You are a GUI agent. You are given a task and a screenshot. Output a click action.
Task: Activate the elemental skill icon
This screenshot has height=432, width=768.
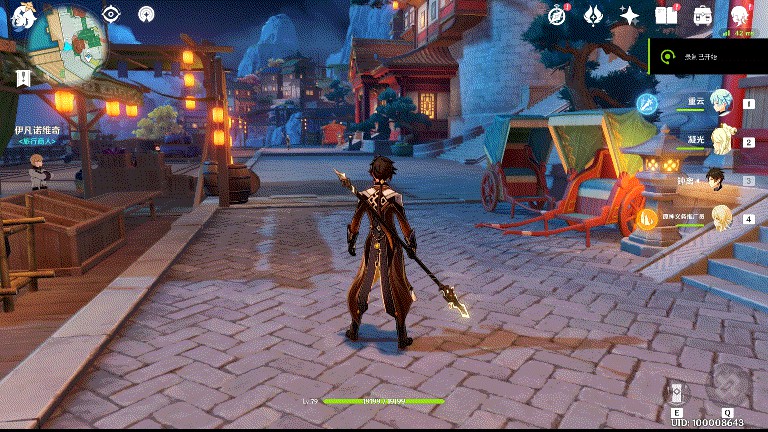pyautogui.click(x=677, y=391)
